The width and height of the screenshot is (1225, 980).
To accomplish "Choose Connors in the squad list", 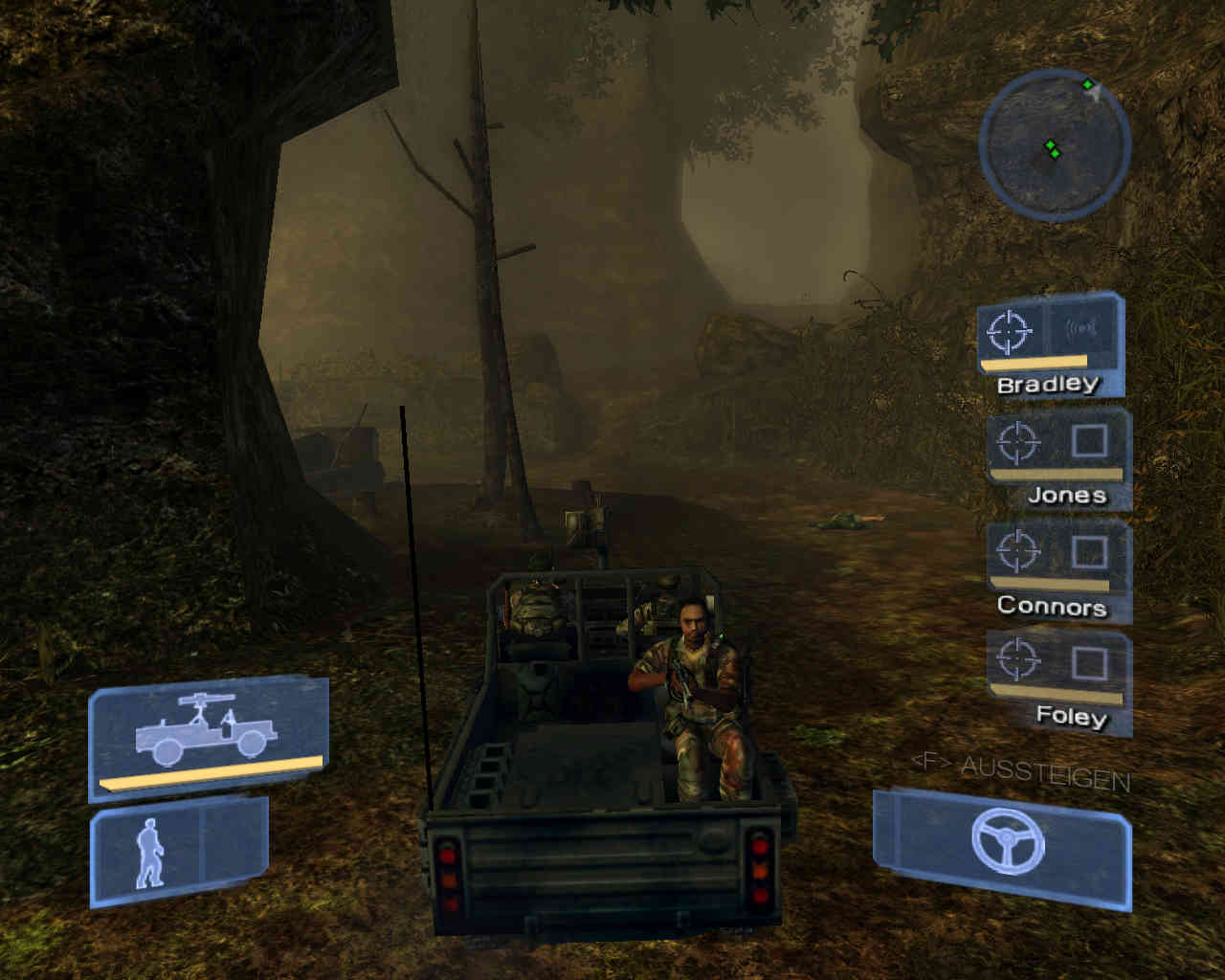I will pyautogui.click(x=1058, y=568).
